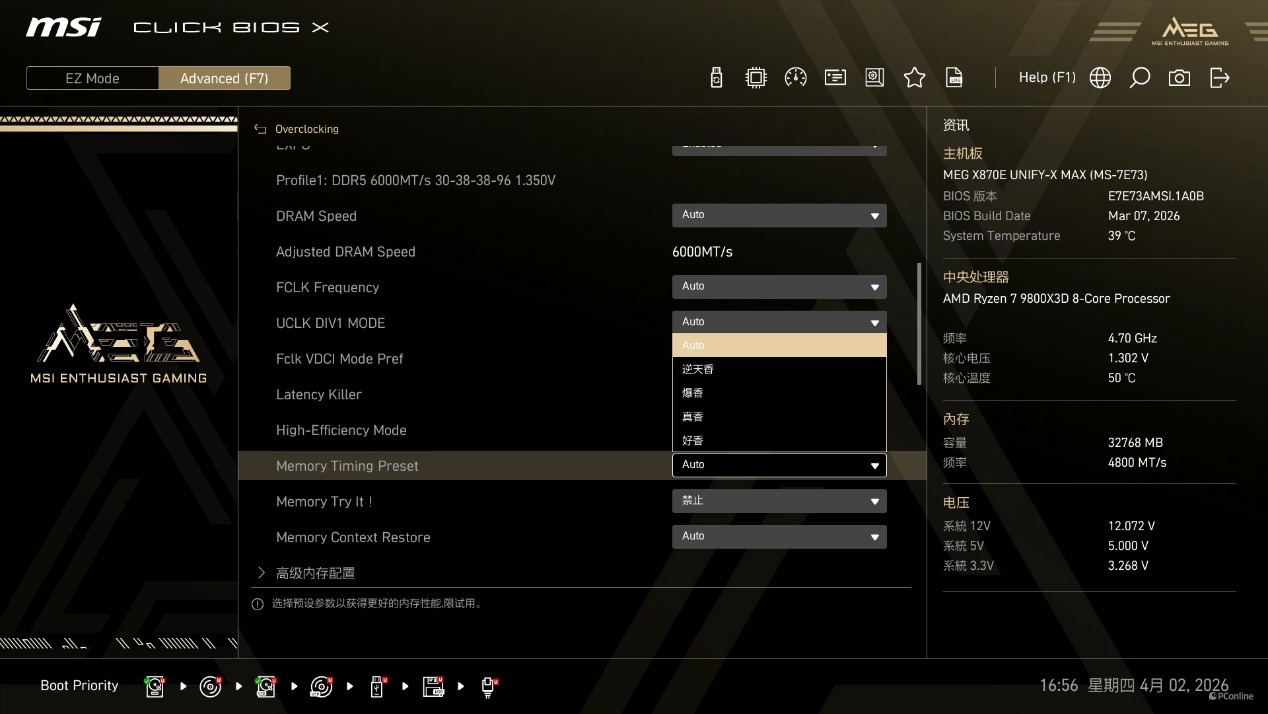Open the Memory Context Restore dropdown
Image resolution: width=1268 pixels, height=714 pixels.
point(778,537)
